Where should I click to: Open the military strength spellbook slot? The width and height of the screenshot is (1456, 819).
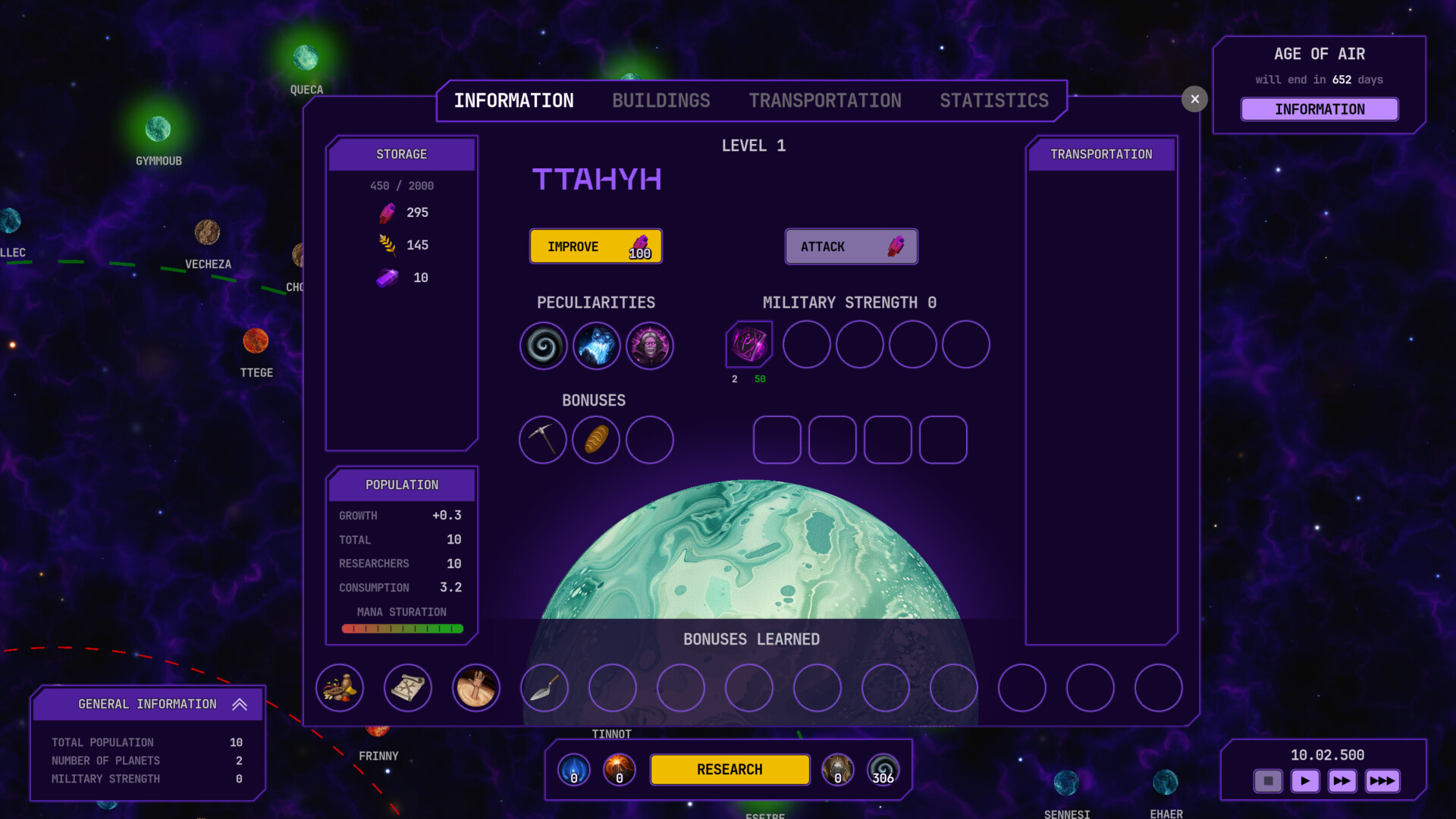tap(748, 344)
